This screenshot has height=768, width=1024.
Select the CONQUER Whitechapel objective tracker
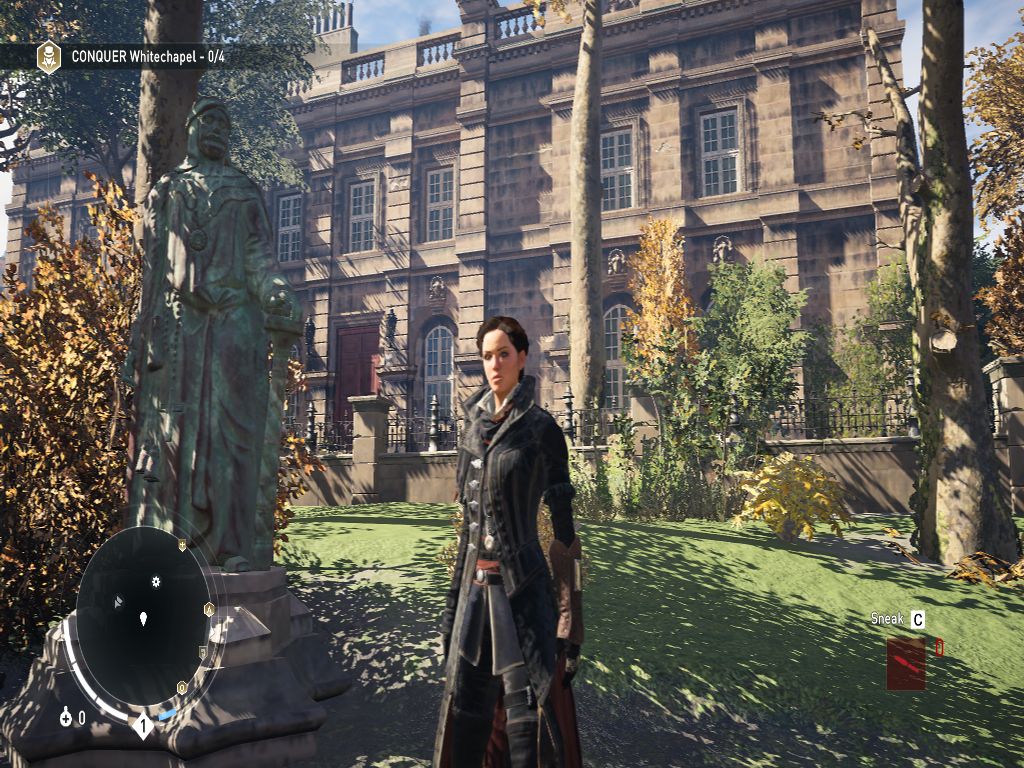point(147,57)
